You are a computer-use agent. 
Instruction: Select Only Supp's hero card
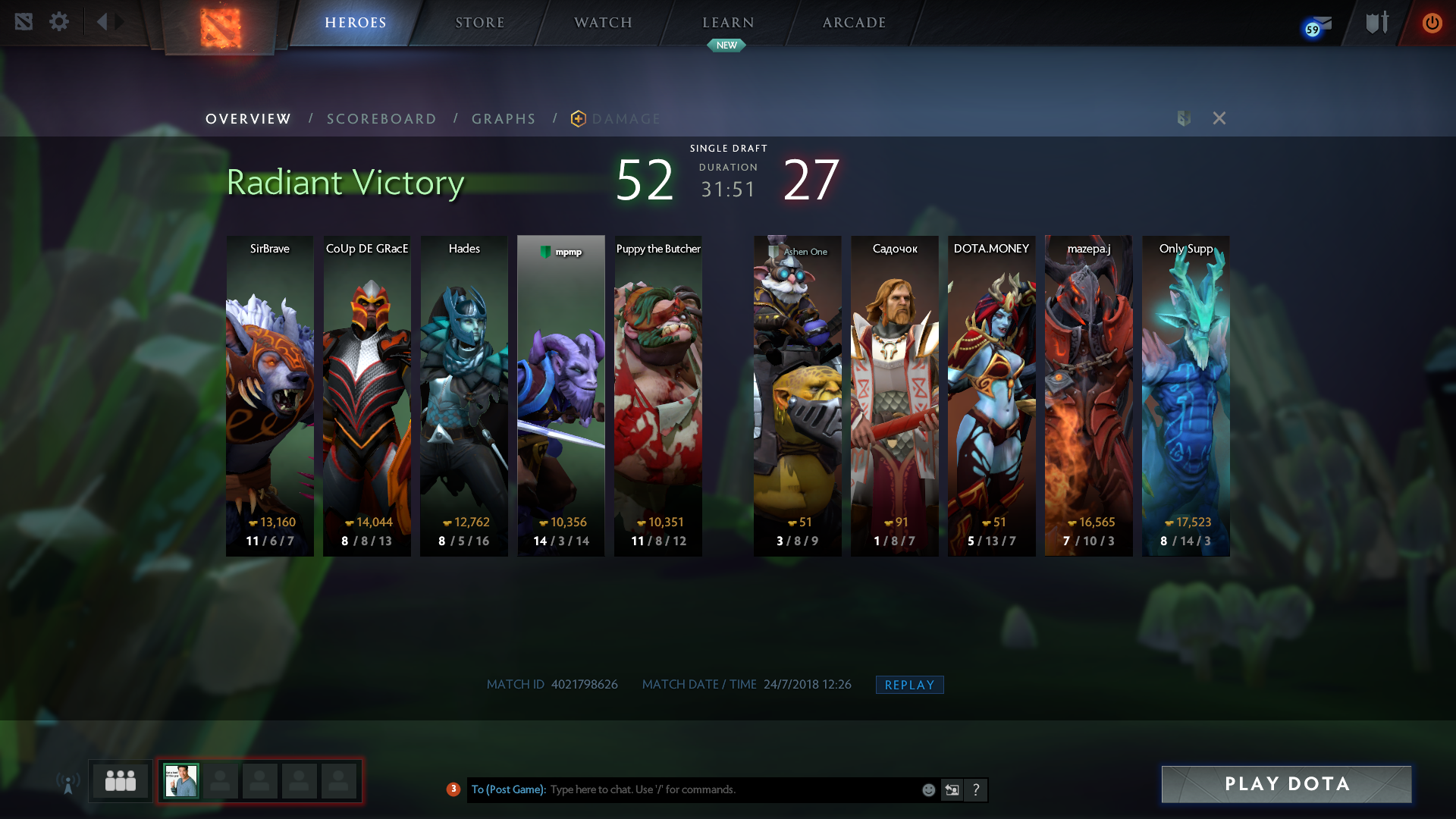pyautogui.click(x=1185, y=395)
